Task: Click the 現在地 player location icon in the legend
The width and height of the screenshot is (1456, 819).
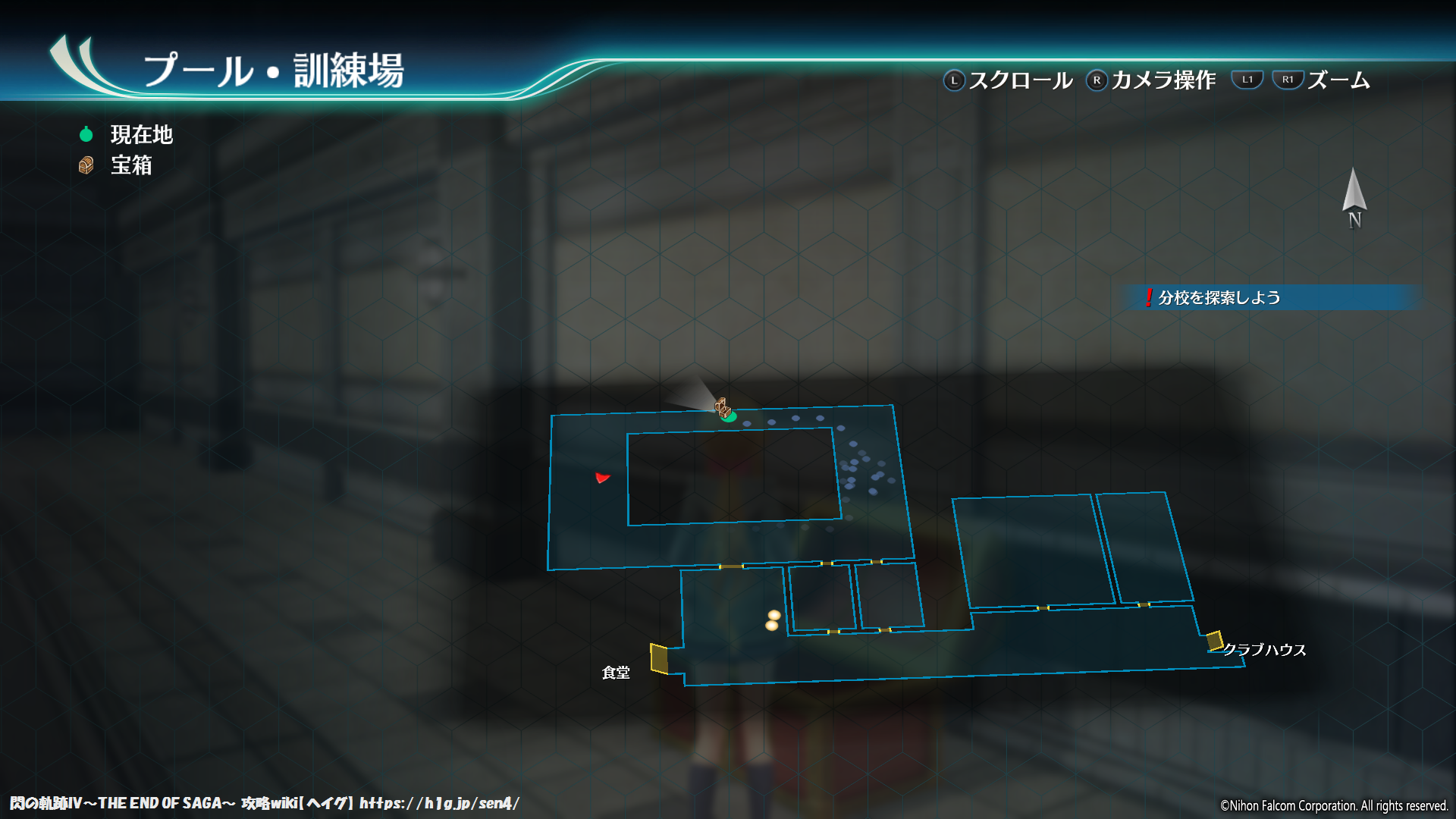Action: coord(86,134)
